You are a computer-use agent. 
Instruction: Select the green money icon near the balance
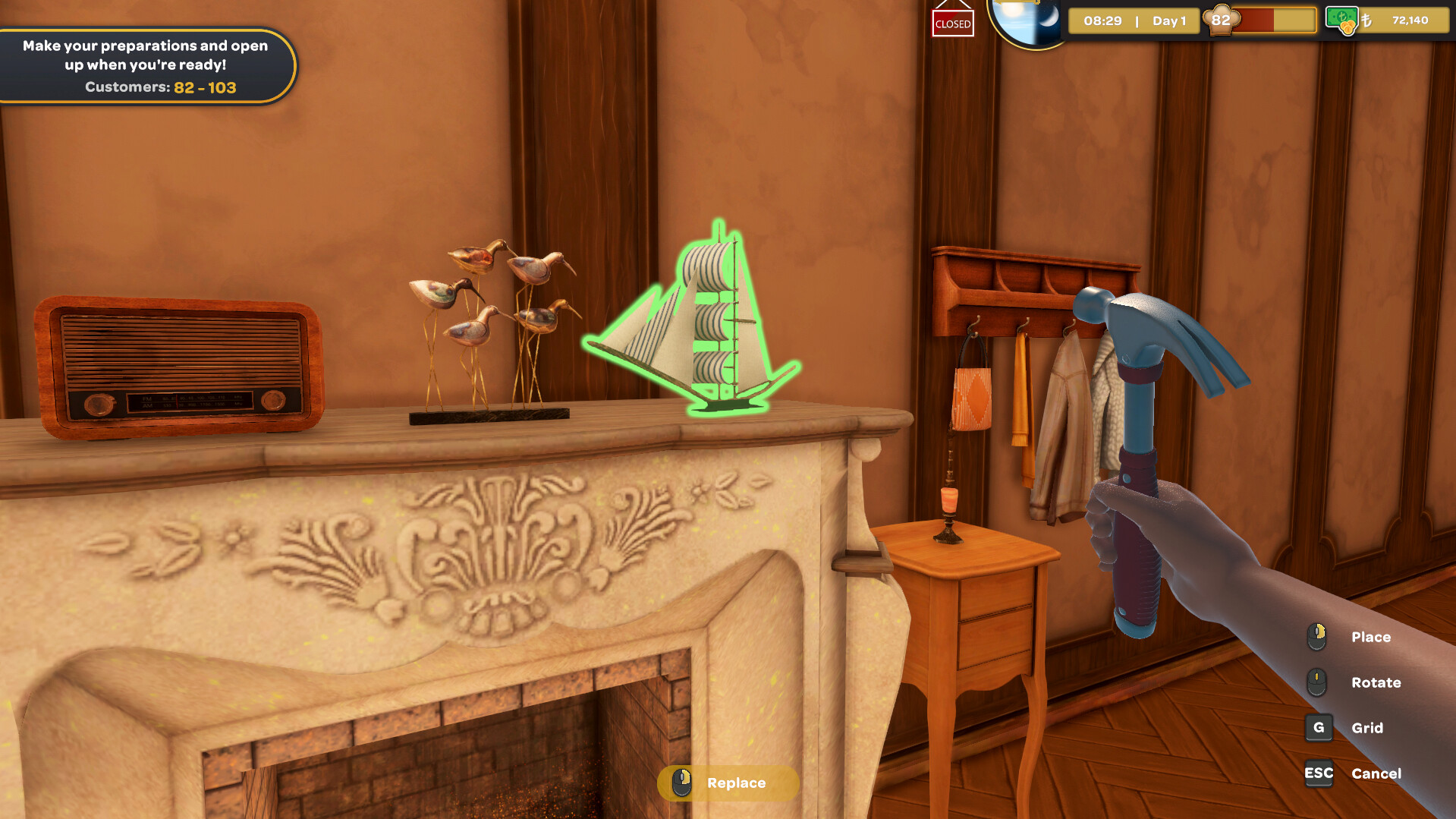(1341, 19)
